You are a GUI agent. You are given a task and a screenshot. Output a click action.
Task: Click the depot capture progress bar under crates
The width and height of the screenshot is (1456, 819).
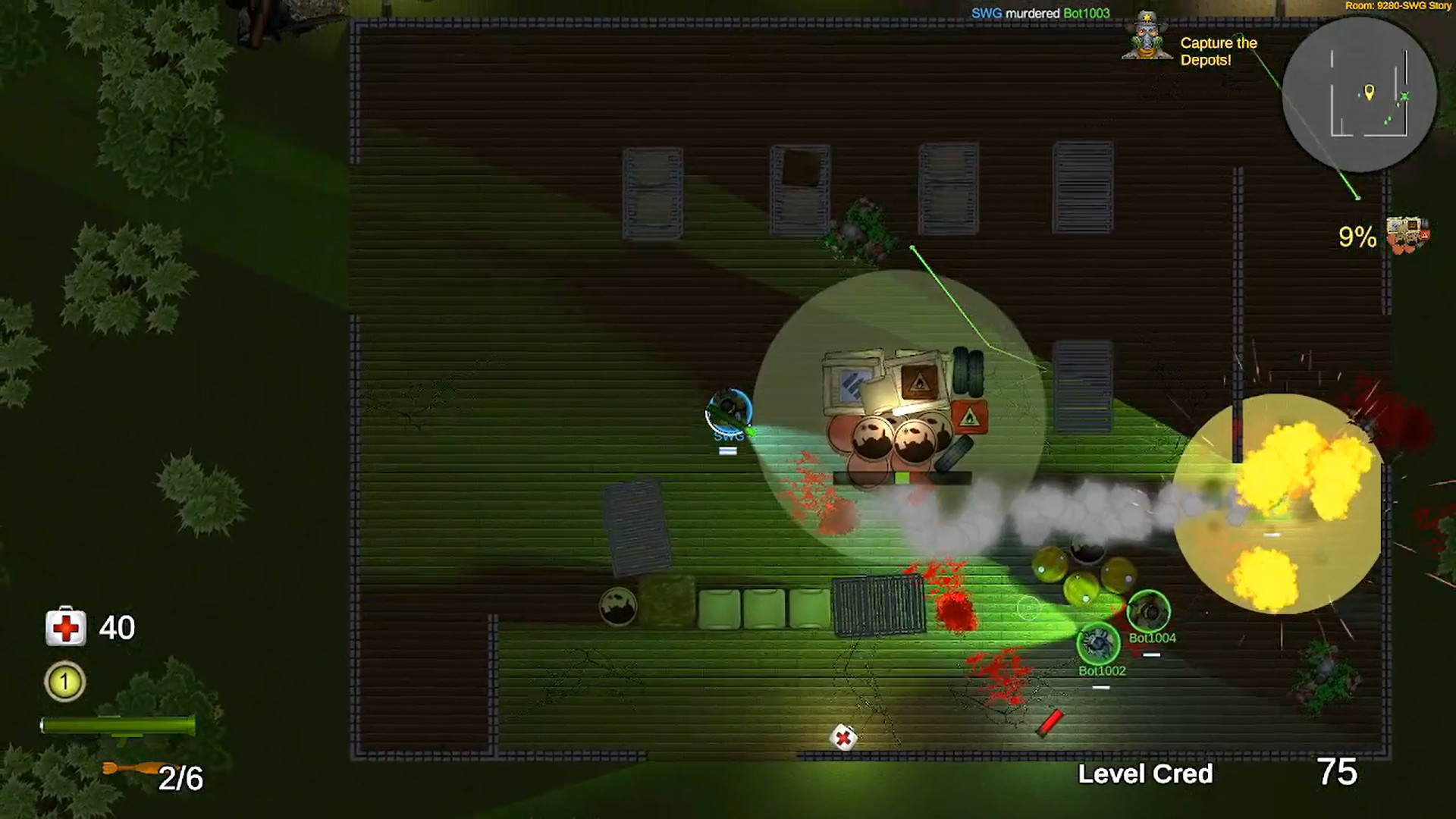[x=902, y=477]
